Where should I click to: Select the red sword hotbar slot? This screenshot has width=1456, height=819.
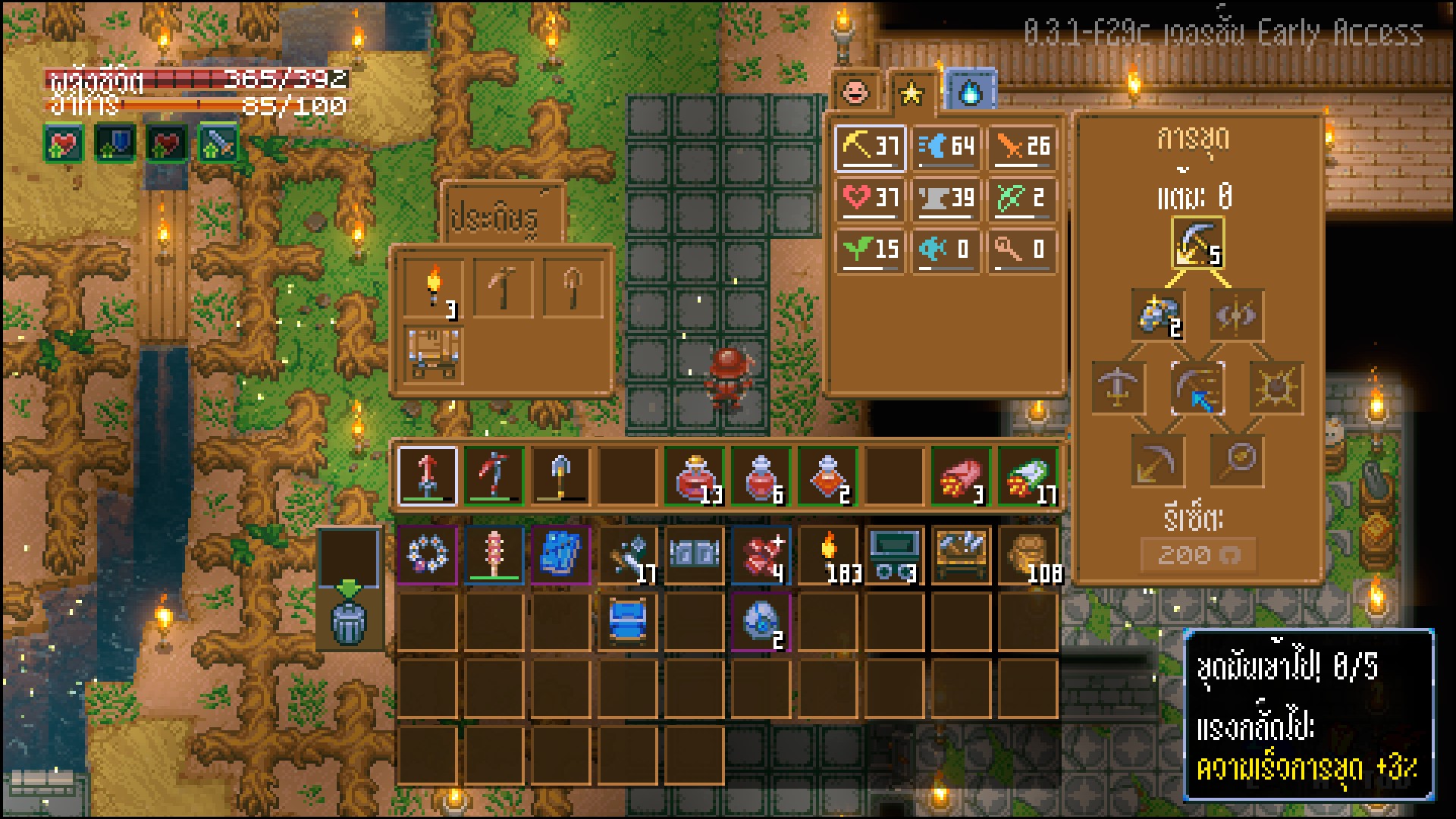coord(428,475)
